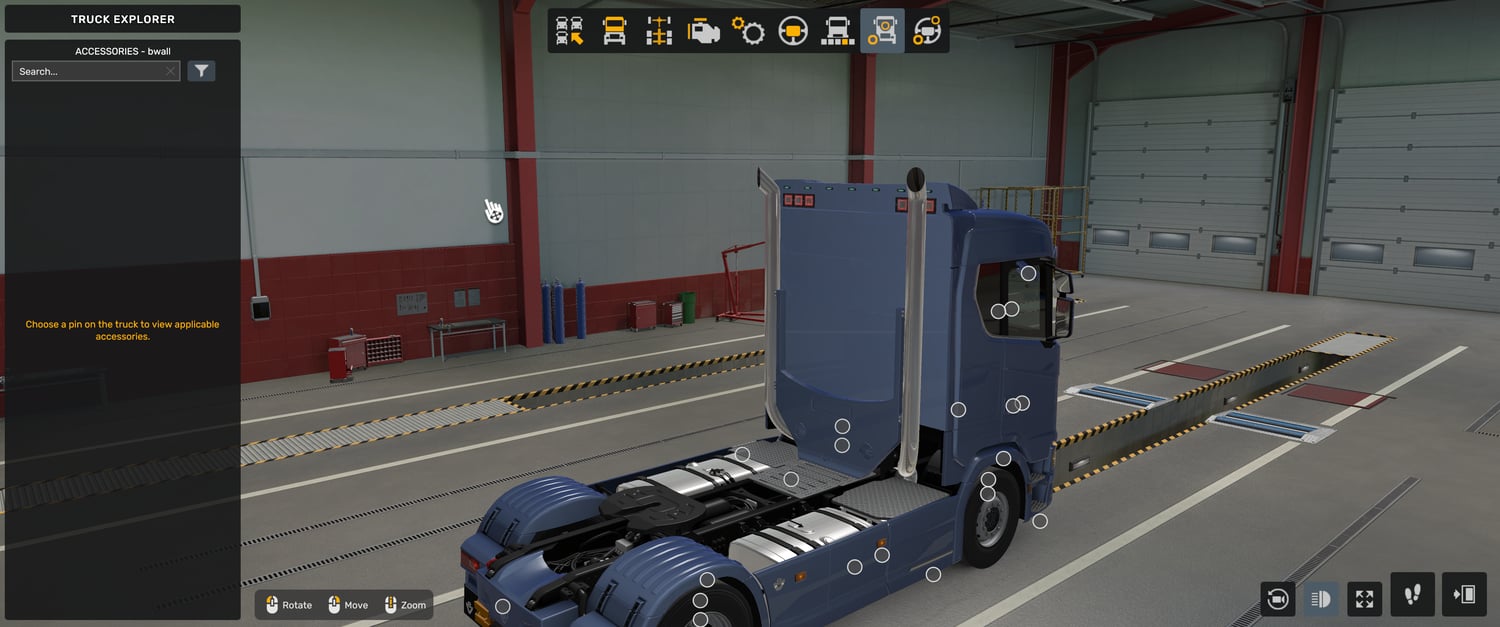Exit the truck explorer via door icon
This screenshot has height=627, width=1500.
[x=1464, y=595]
